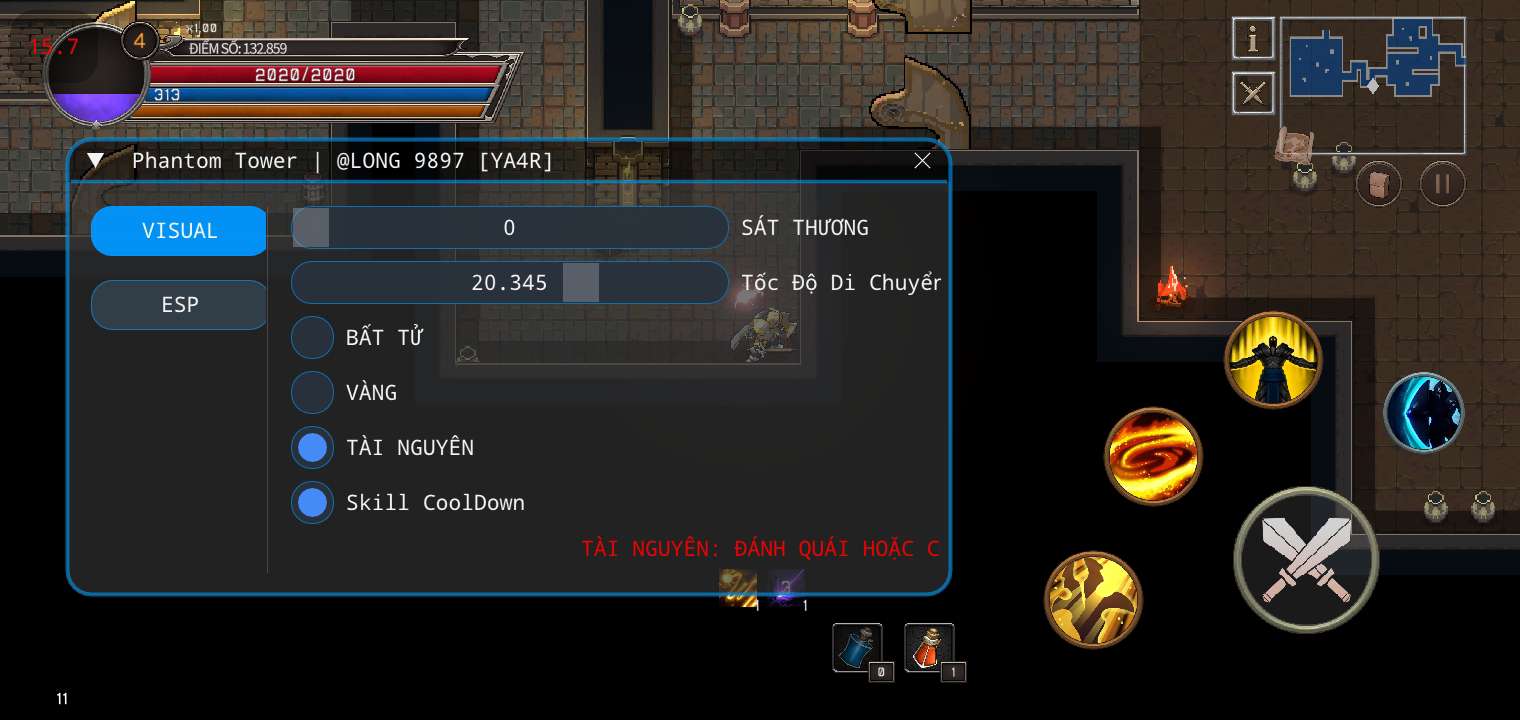Click the SÁT THƯƠNG damage slider
The image size is (1520, 720).
(509, 228)
